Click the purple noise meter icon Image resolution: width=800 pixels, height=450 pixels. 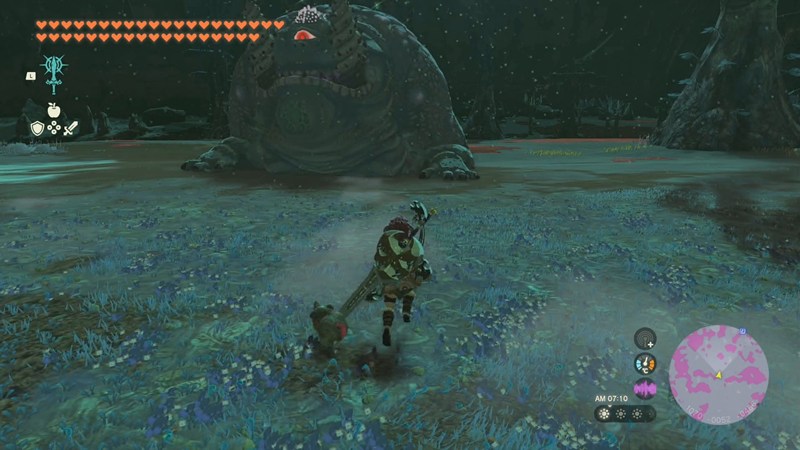coord(645,388)
